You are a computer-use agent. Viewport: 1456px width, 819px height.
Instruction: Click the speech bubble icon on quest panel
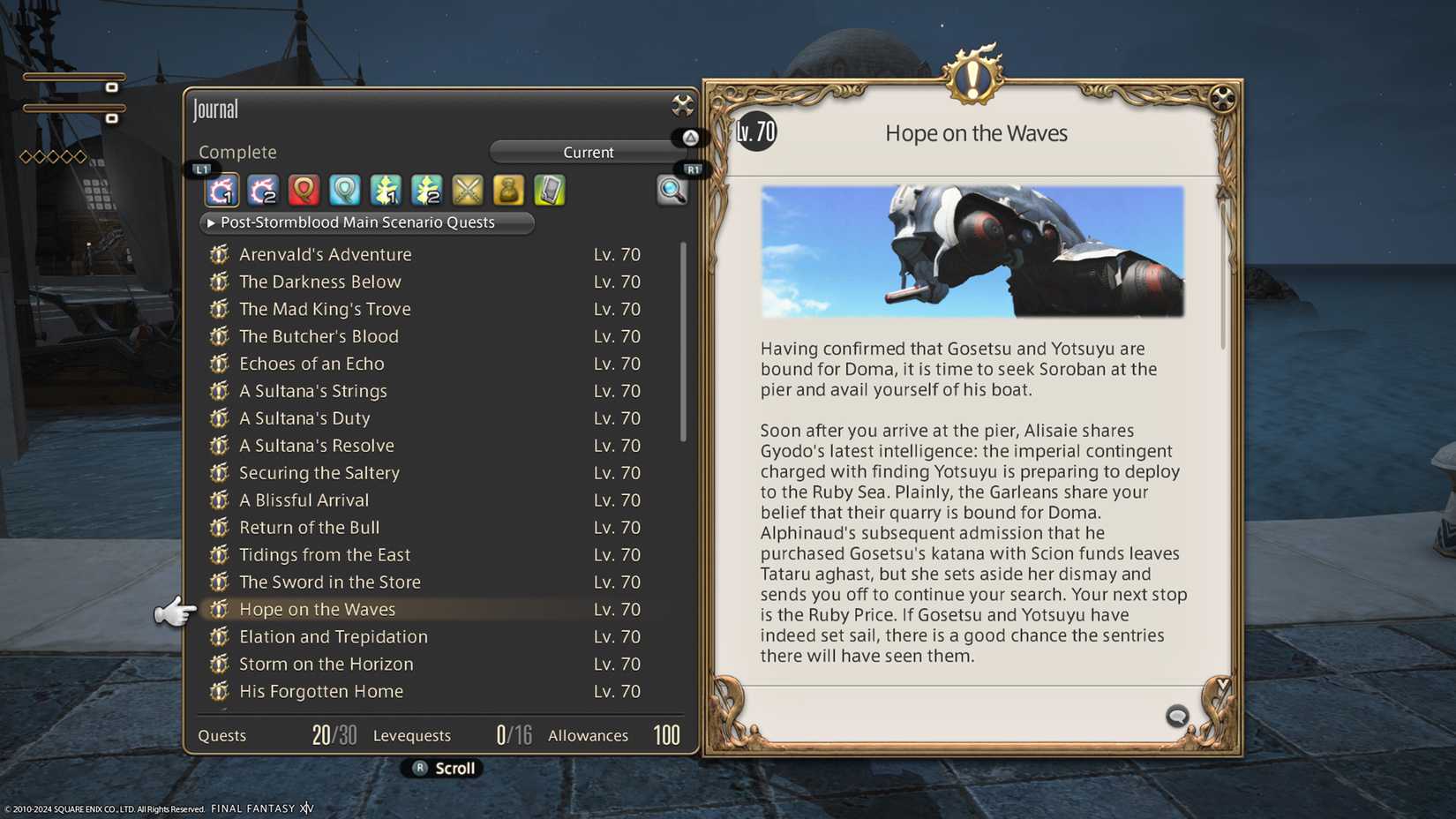click(x=1177, y=717)
